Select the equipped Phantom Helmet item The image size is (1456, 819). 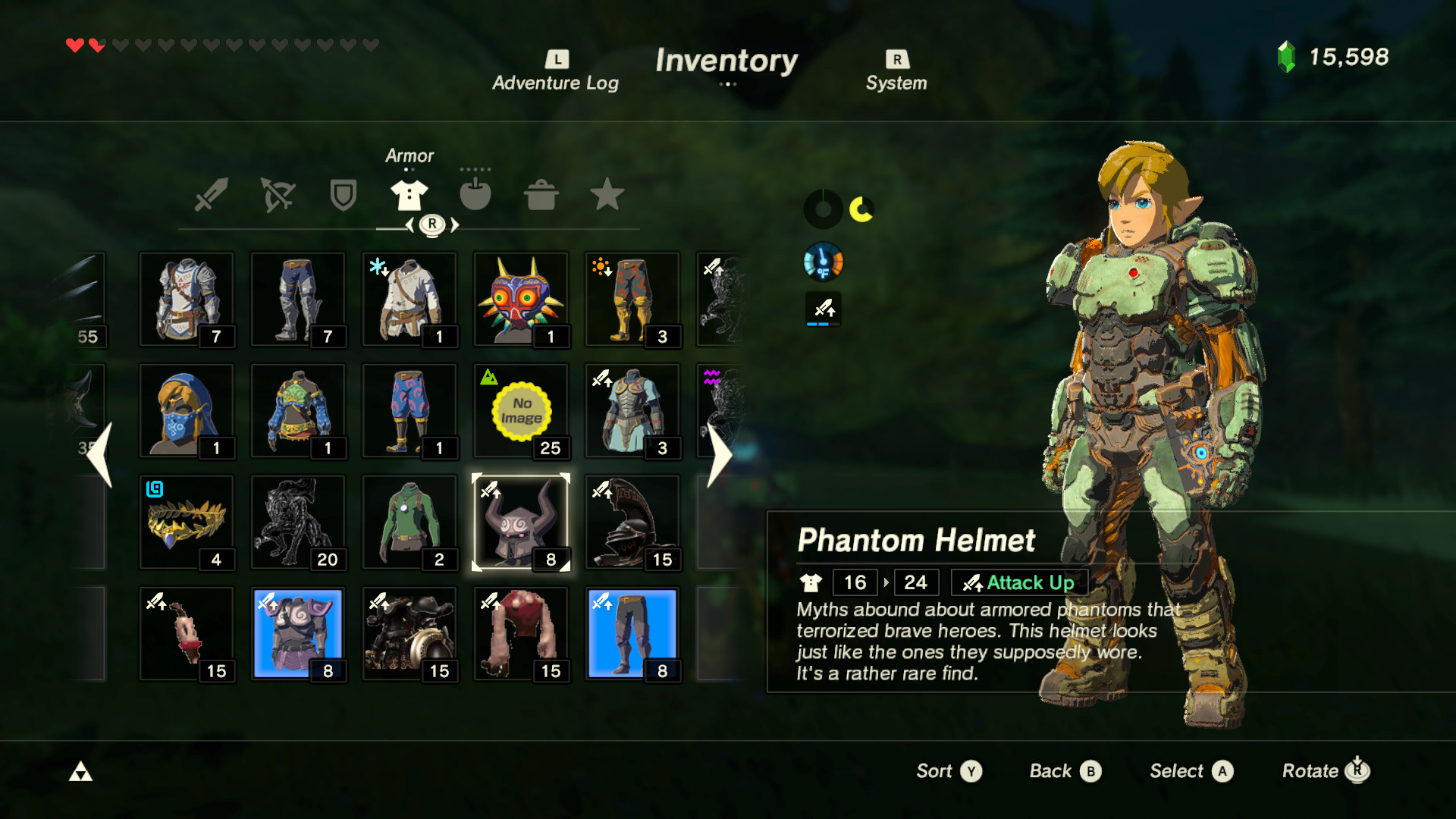tap(521, 522)
